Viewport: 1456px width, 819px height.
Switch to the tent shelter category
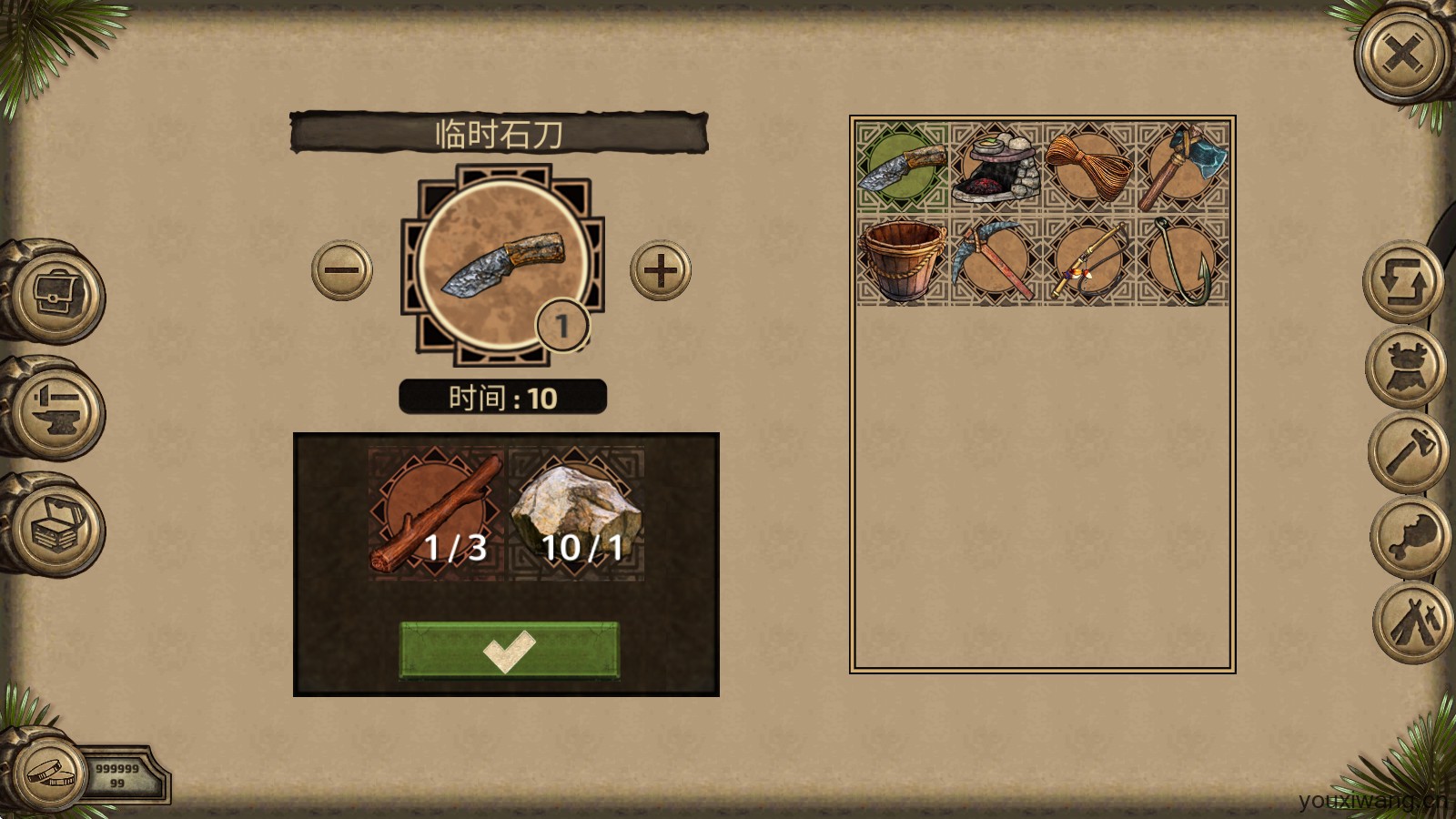pyautogui.click(x=1413, y=622)
